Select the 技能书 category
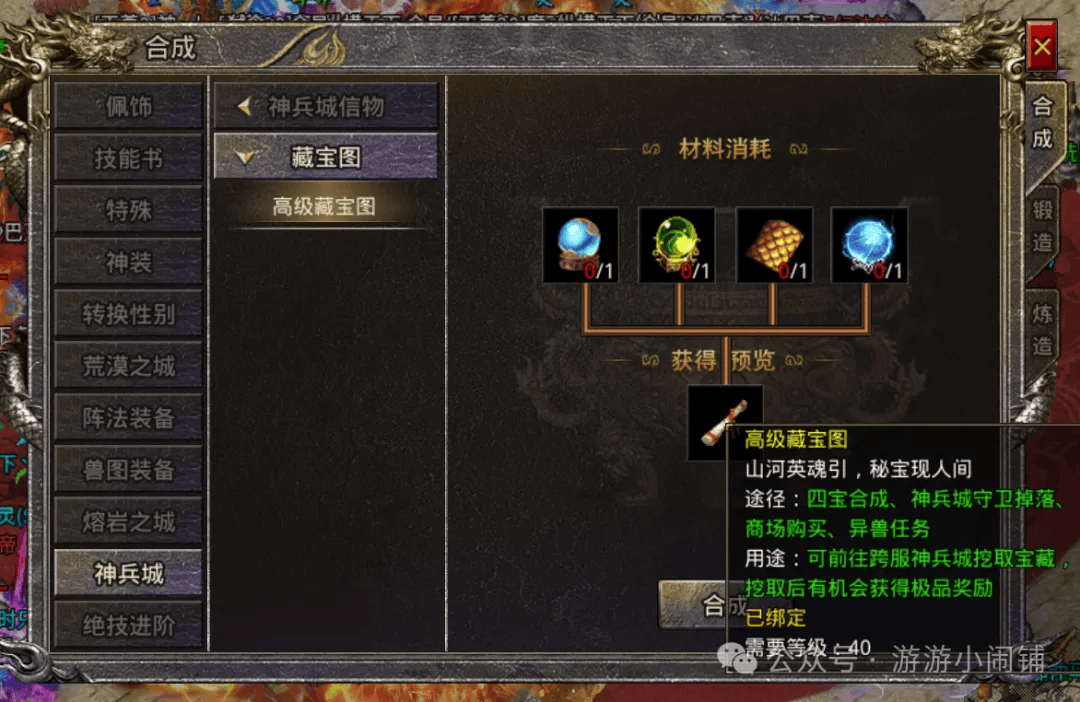Viewport: 1080px width, 702px height. click(x=128, y=158)
